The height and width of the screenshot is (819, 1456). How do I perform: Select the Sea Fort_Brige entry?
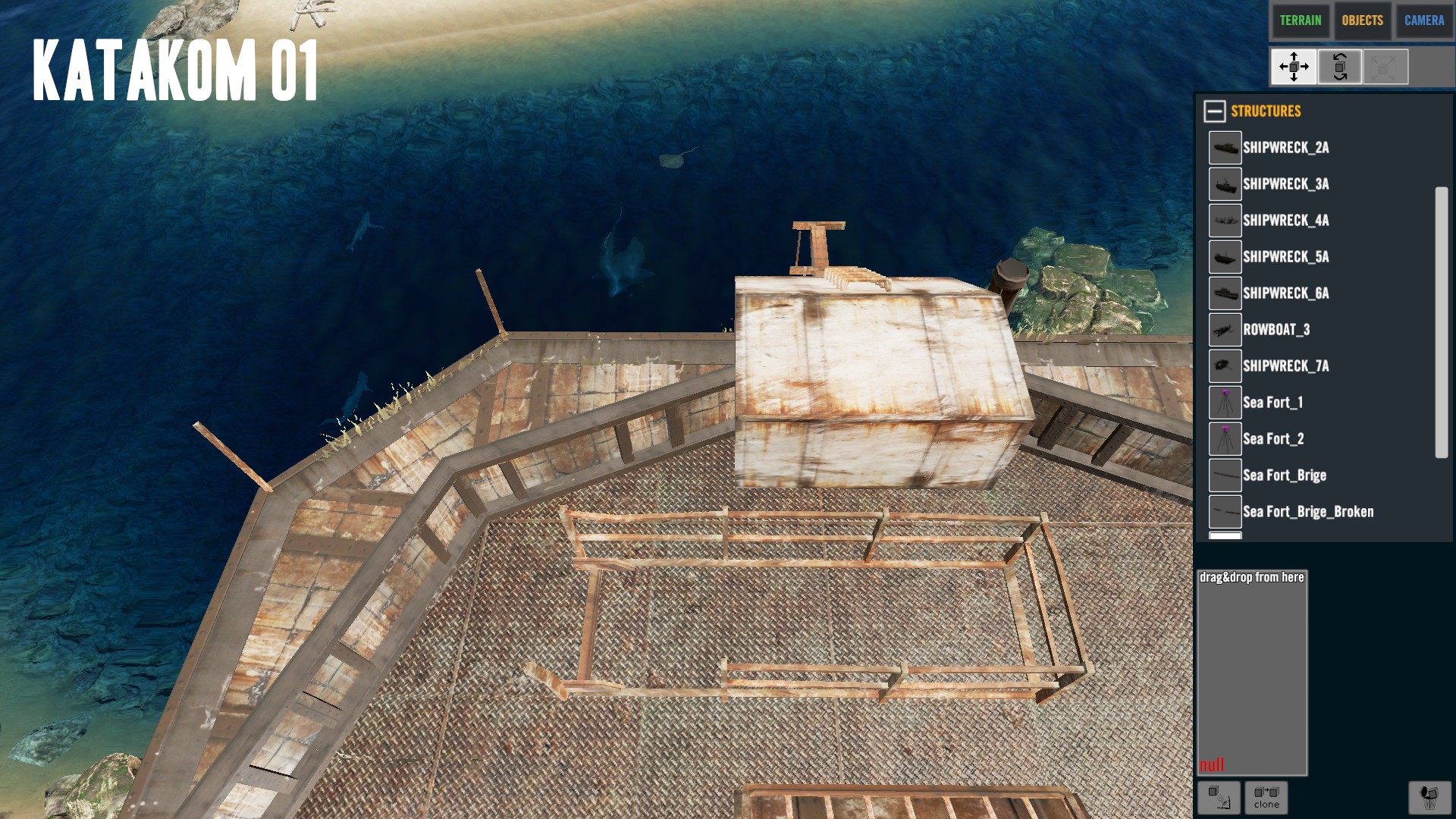[1284, 475]
